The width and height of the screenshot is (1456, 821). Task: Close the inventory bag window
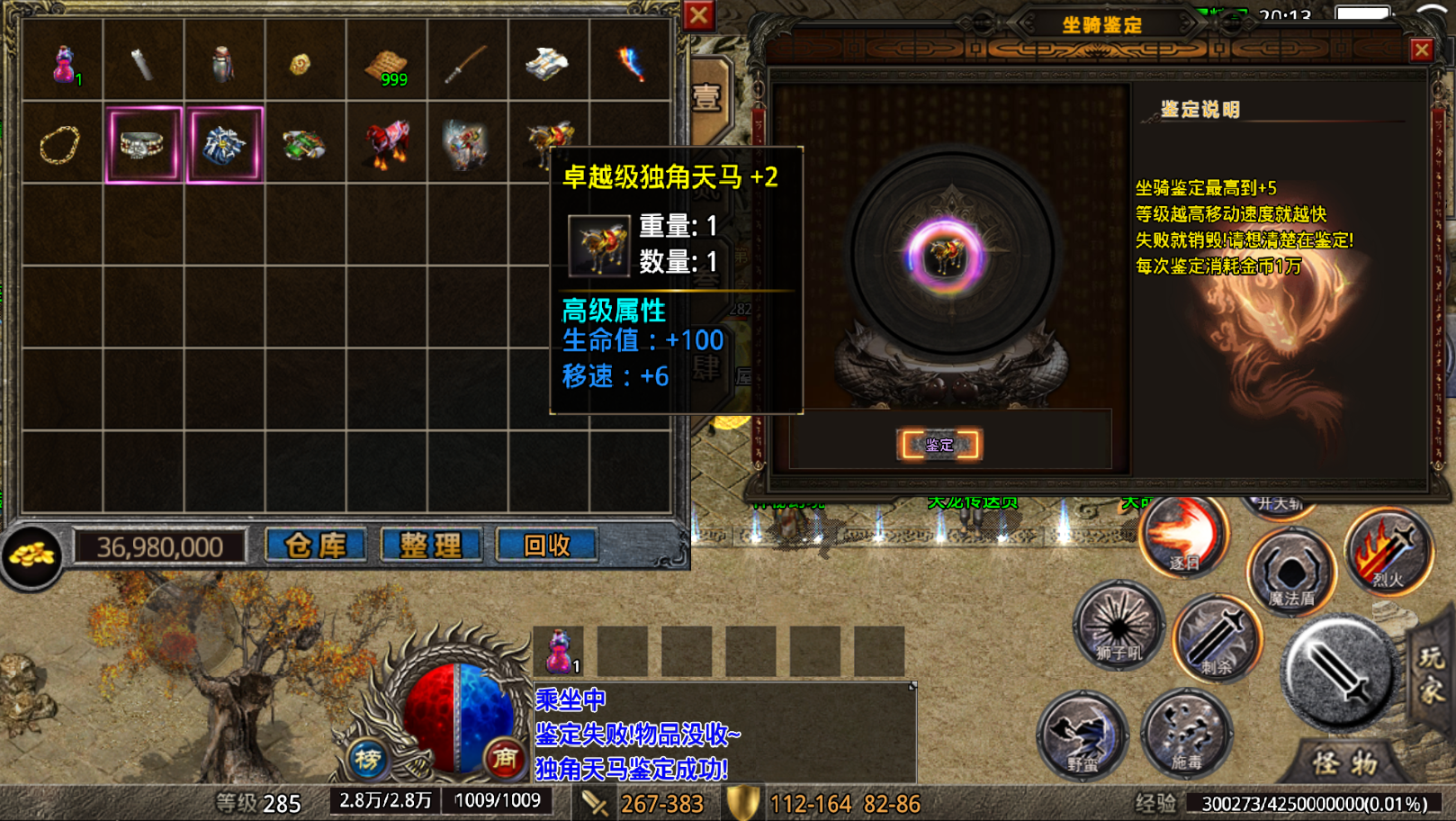click(x=698, y=15)
